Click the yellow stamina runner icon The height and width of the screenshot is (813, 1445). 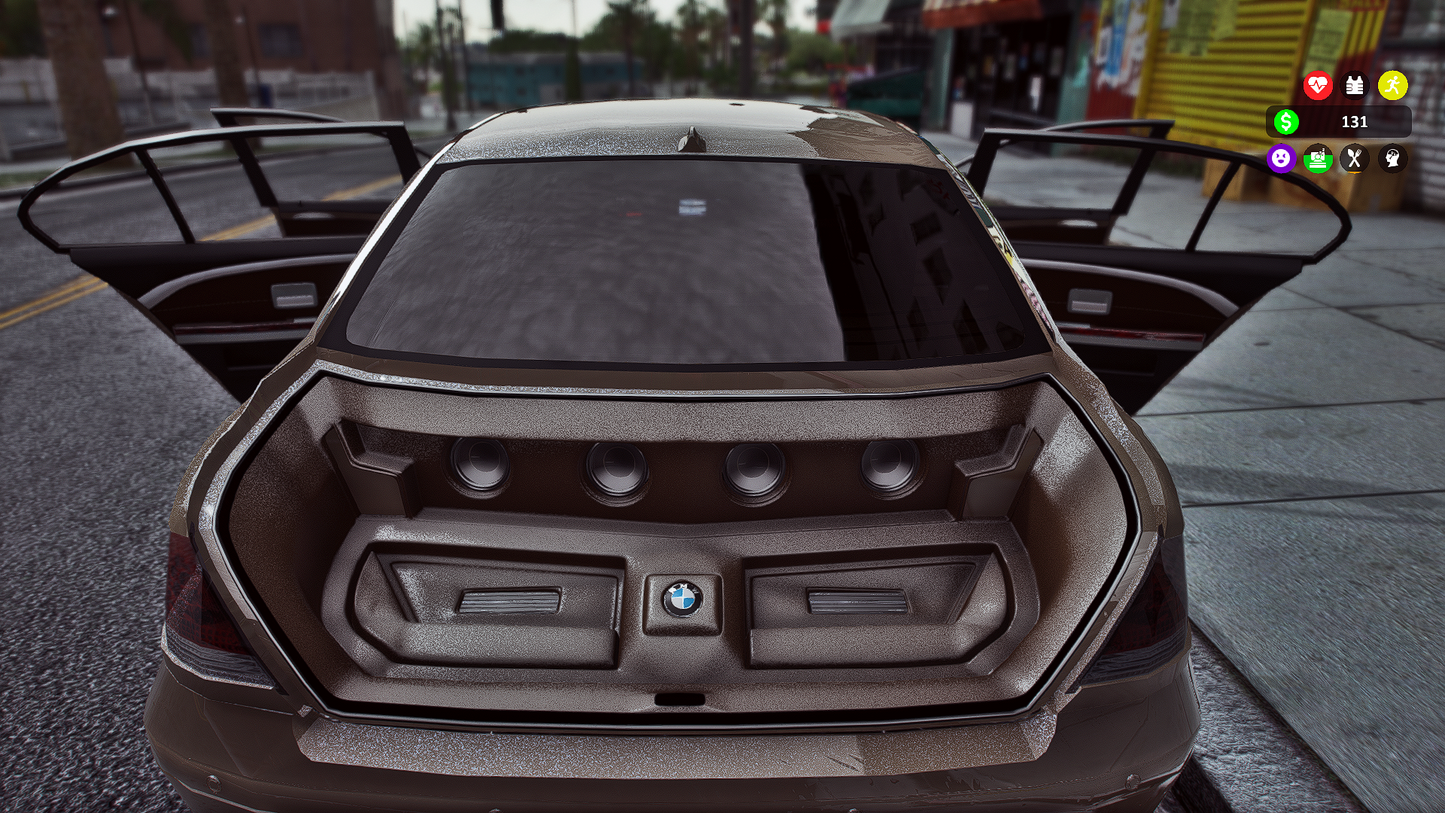(x=1391, y=86)
